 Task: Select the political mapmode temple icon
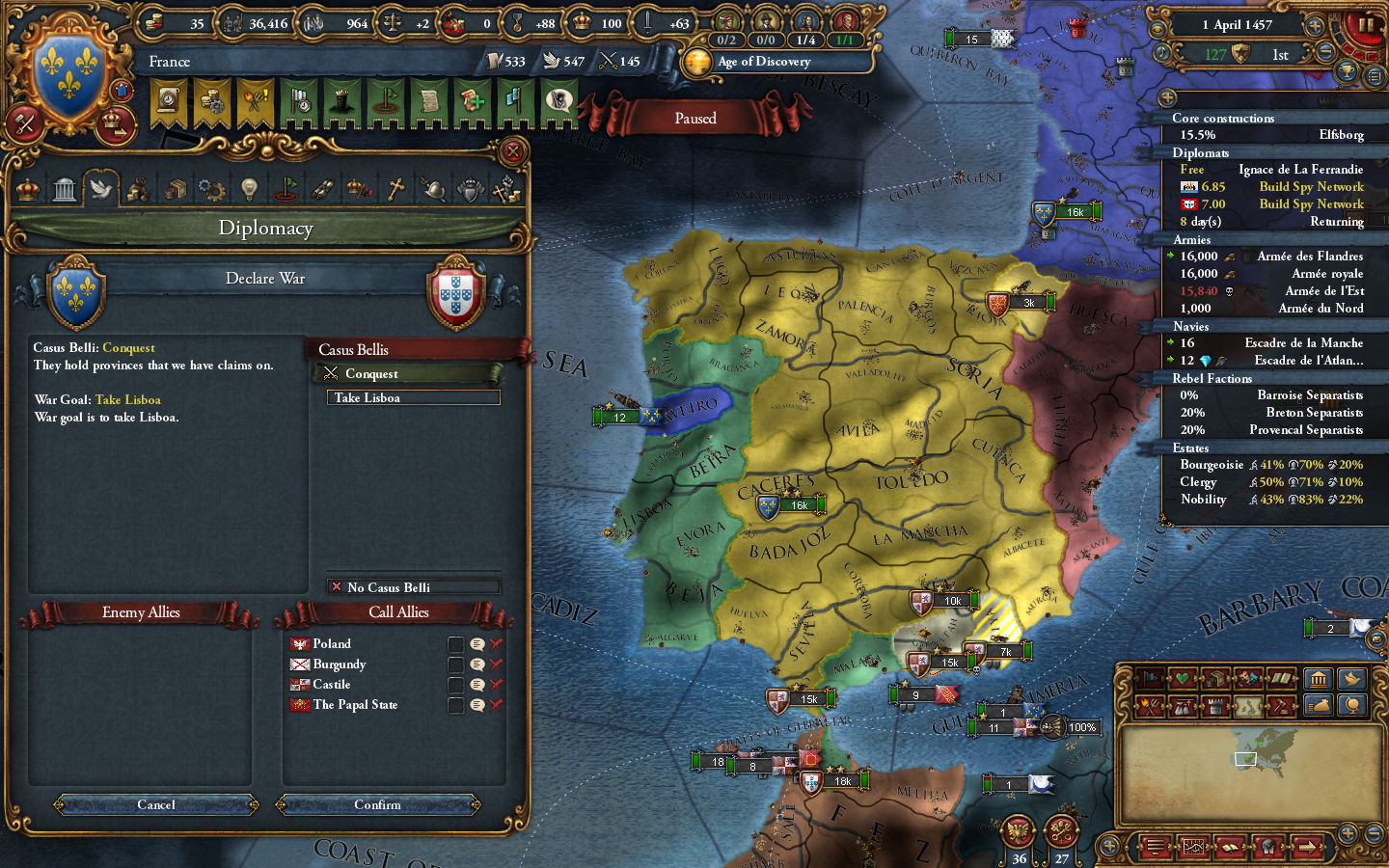tap(1319, 678)
